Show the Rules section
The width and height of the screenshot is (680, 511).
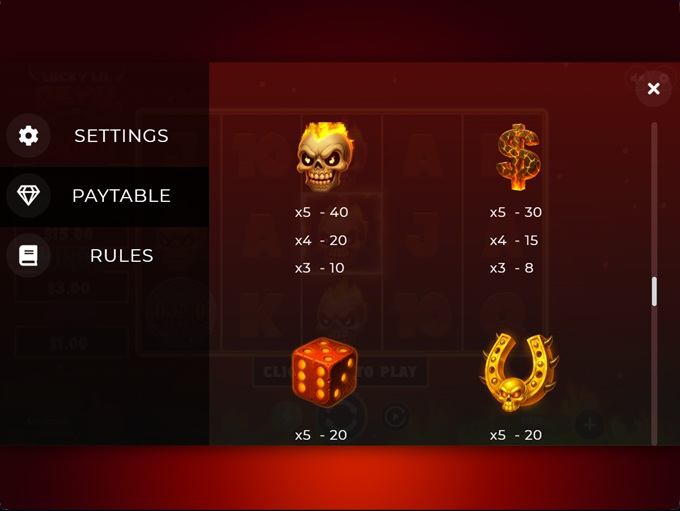pos(121,256)
